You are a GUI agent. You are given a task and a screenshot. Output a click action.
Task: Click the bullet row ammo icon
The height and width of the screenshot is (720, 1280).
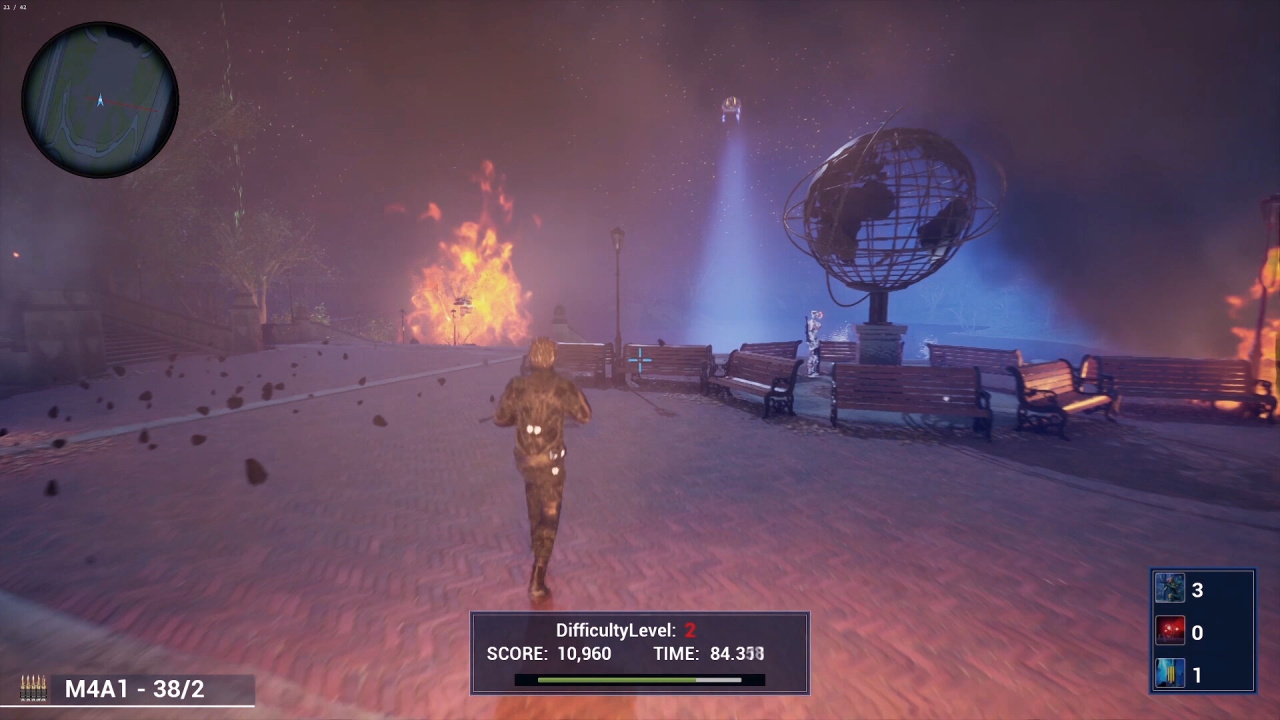(33, 688)
